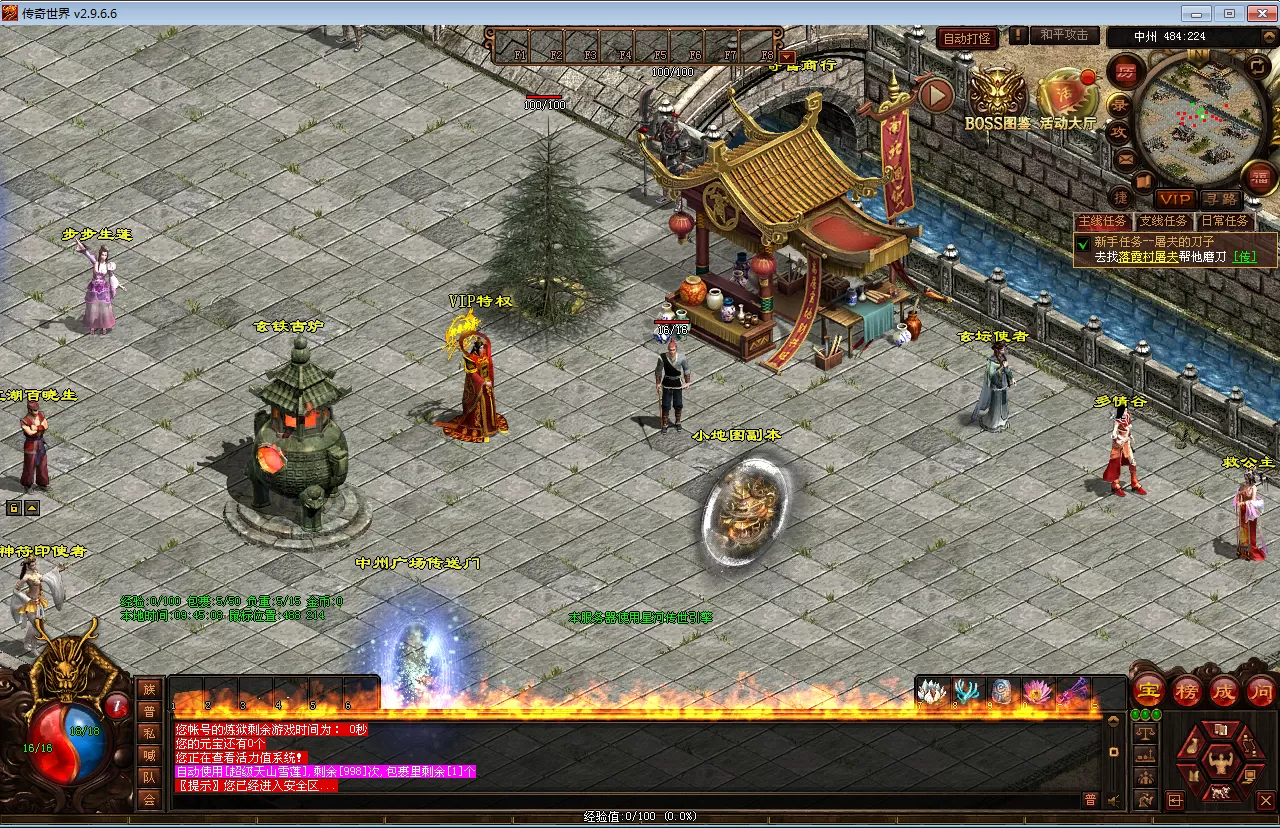The width and height of the screenshot is (1280, 828).
Task: Open the VIP panel below the minimap
Action: pos(1175,200)
